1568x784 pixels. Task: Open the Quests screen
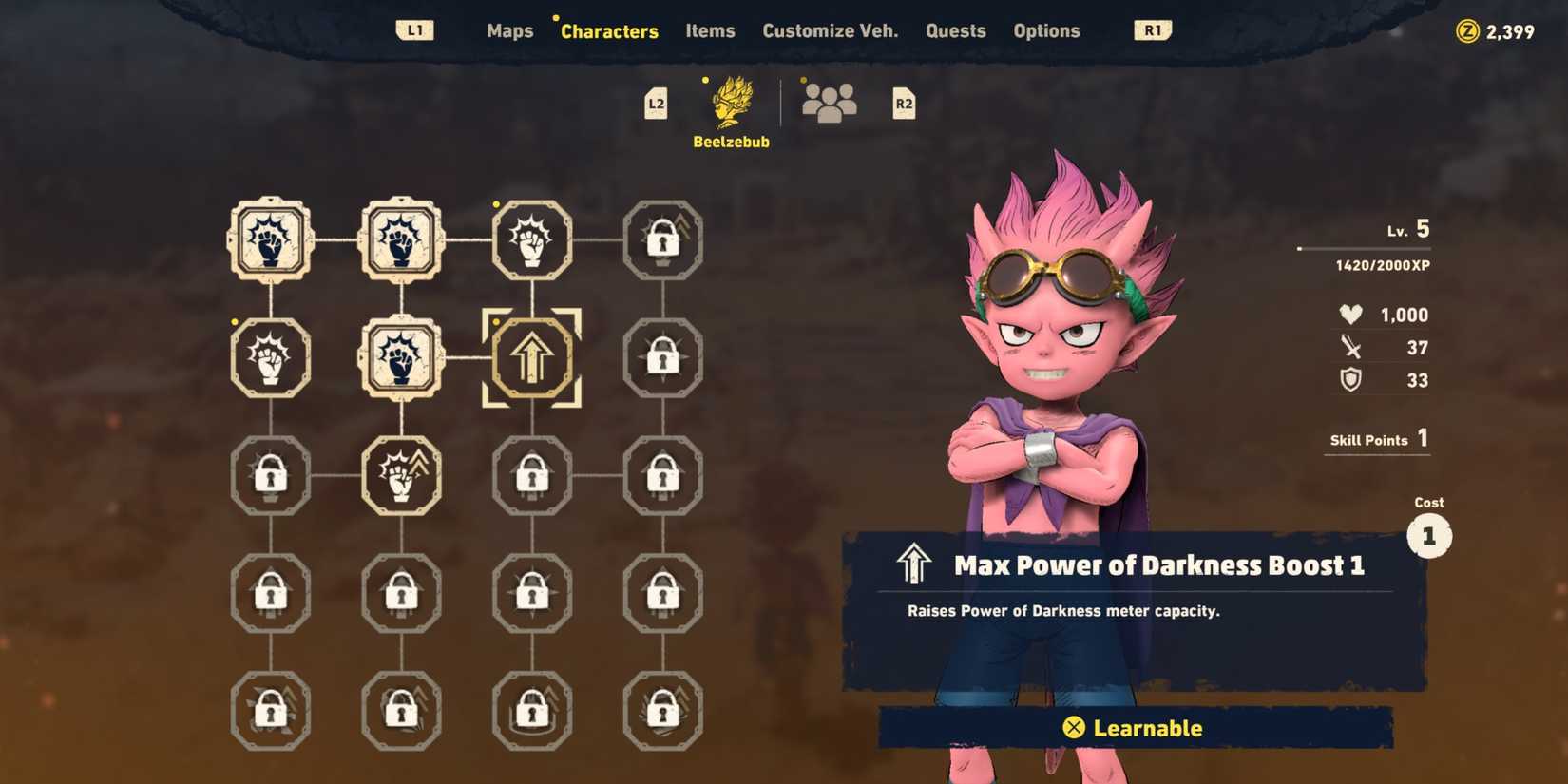955,30
